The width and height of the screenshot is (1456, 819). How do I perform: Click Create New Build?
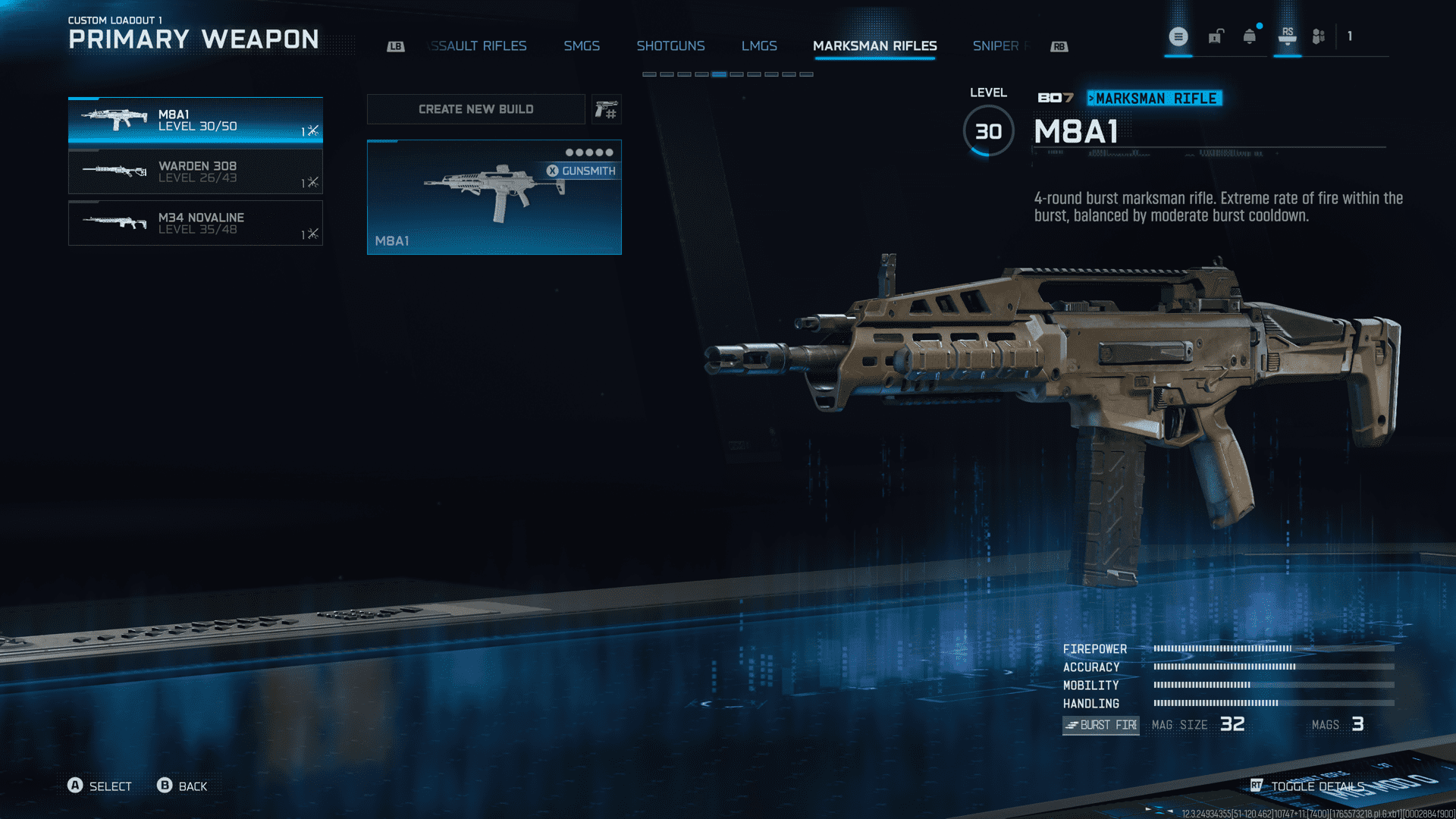click(x=475, y=109)
